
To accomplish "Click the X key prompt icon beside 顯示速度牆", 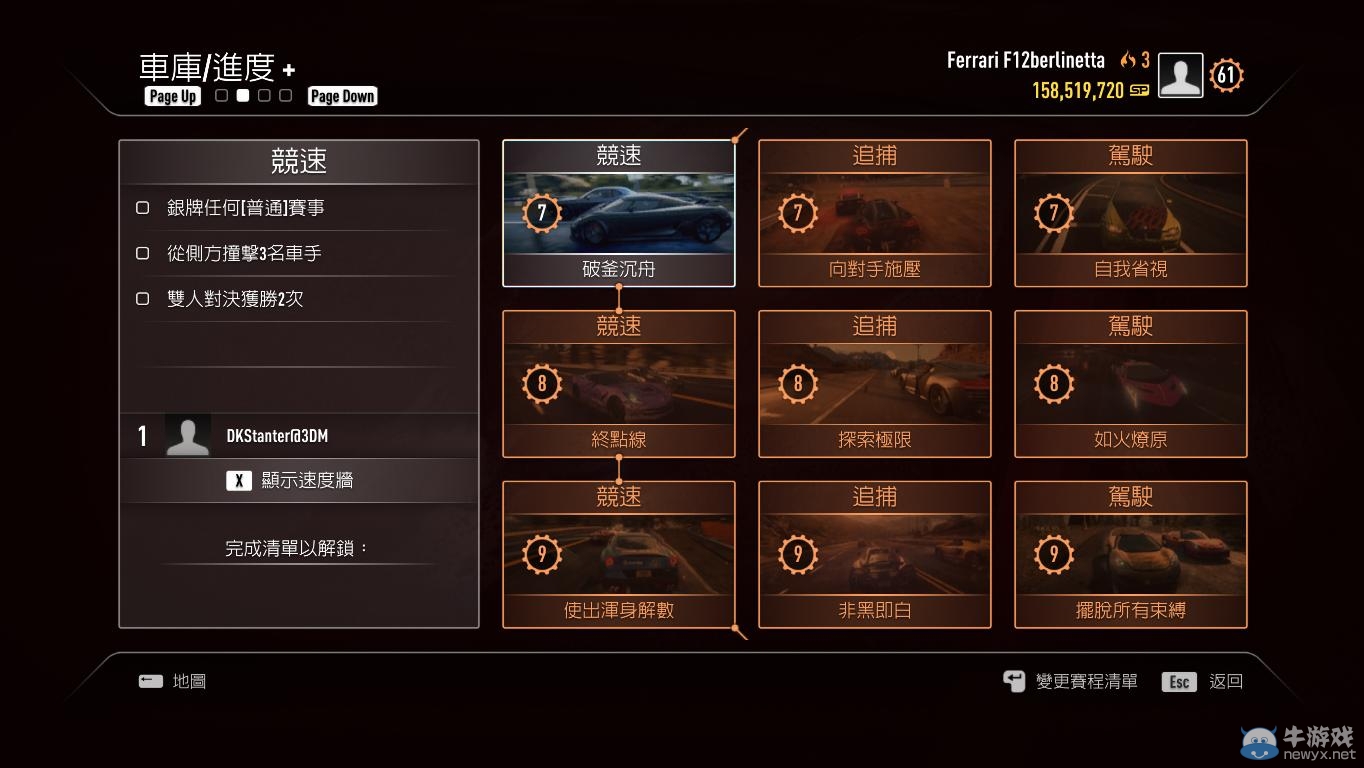I will [x=238, y=479].
